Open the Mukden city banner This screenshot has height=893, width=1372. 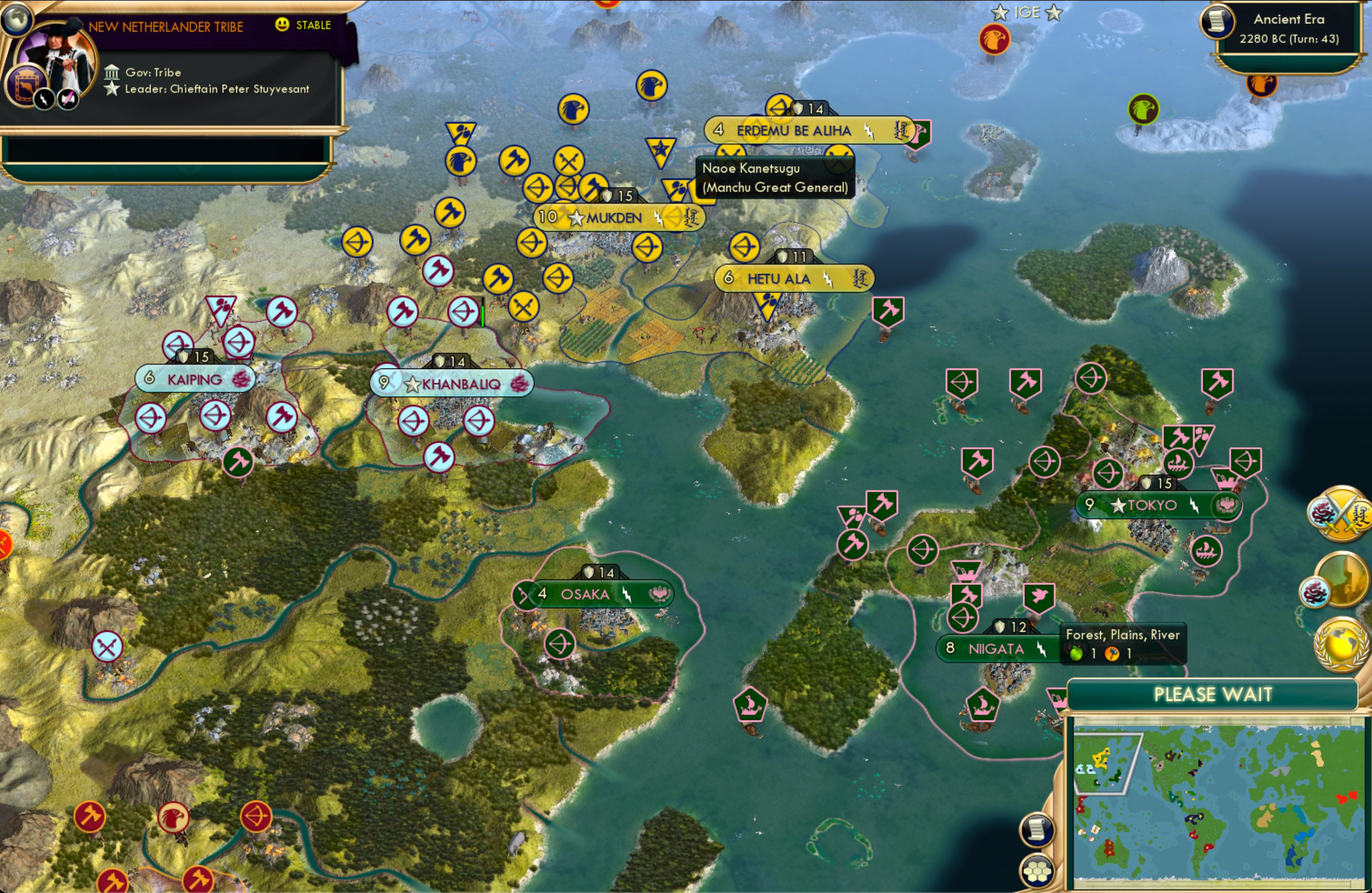613,218
